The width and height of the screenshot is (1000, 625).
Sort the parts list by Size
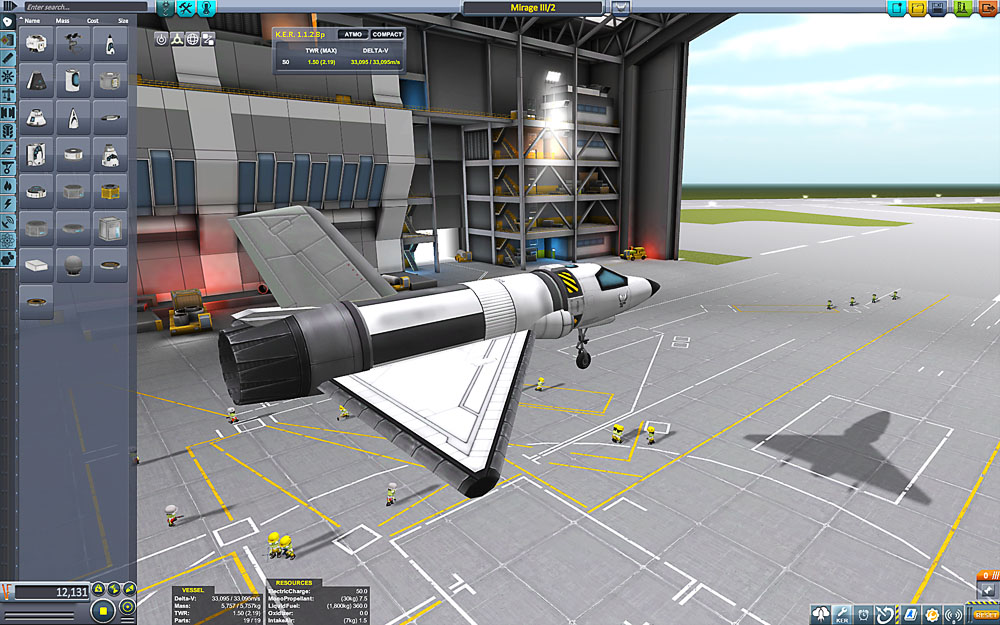[x=122, y=20]
